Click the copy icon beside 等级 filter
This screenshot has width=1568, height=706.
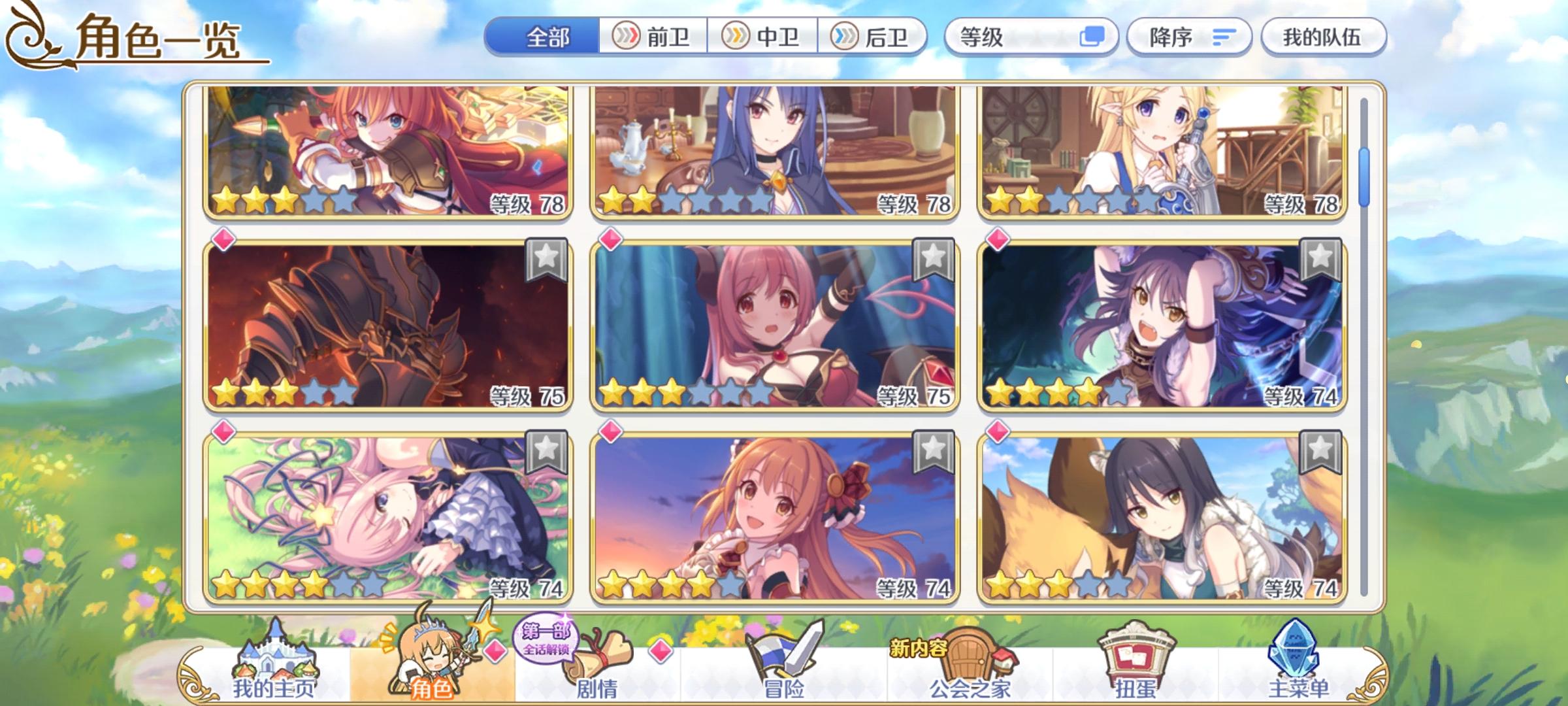[1092, 37]
